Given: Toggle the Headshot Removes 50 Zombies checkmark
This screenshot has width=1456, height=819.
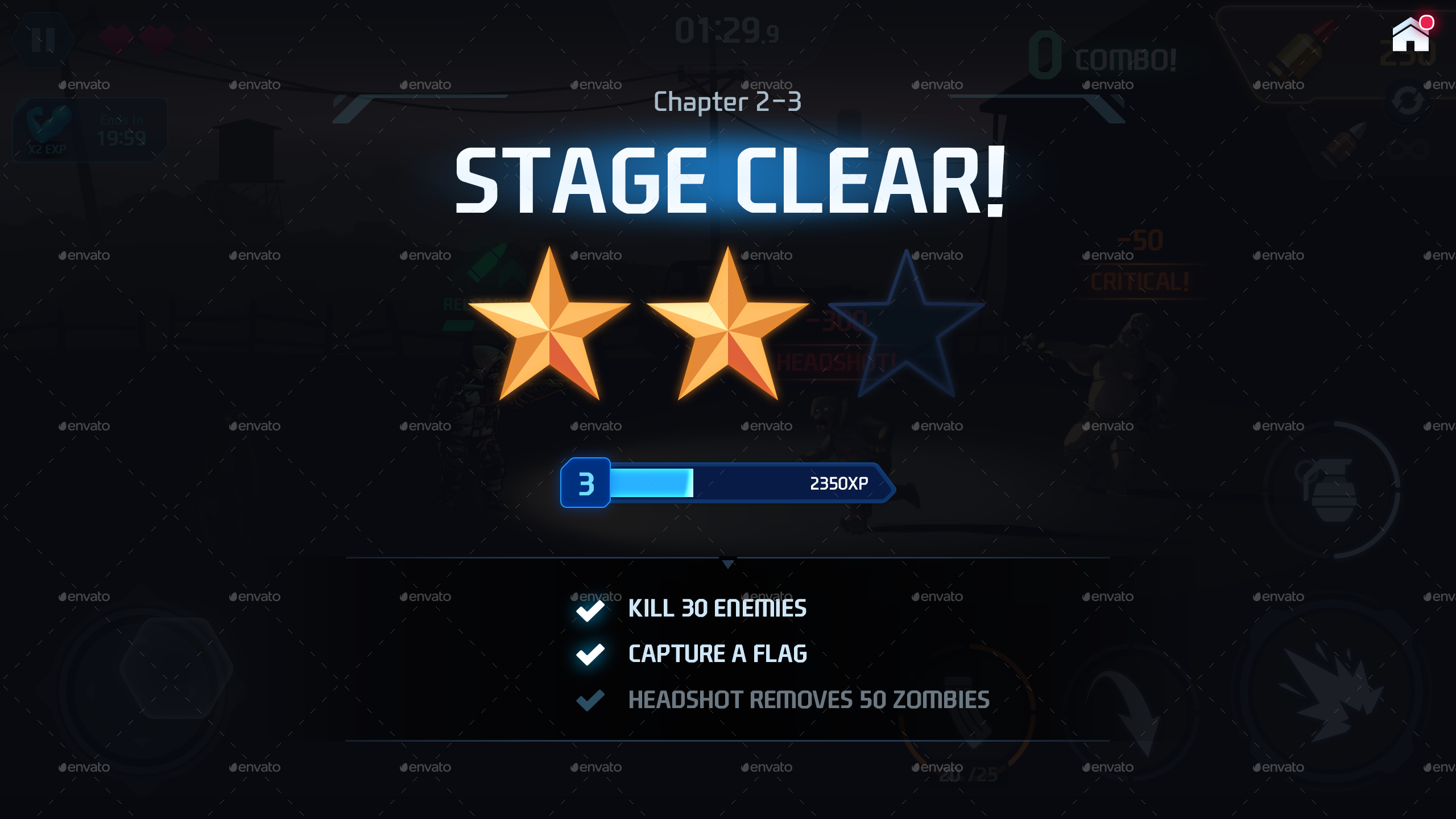Looking at the screenshot, I should (590, 701).
